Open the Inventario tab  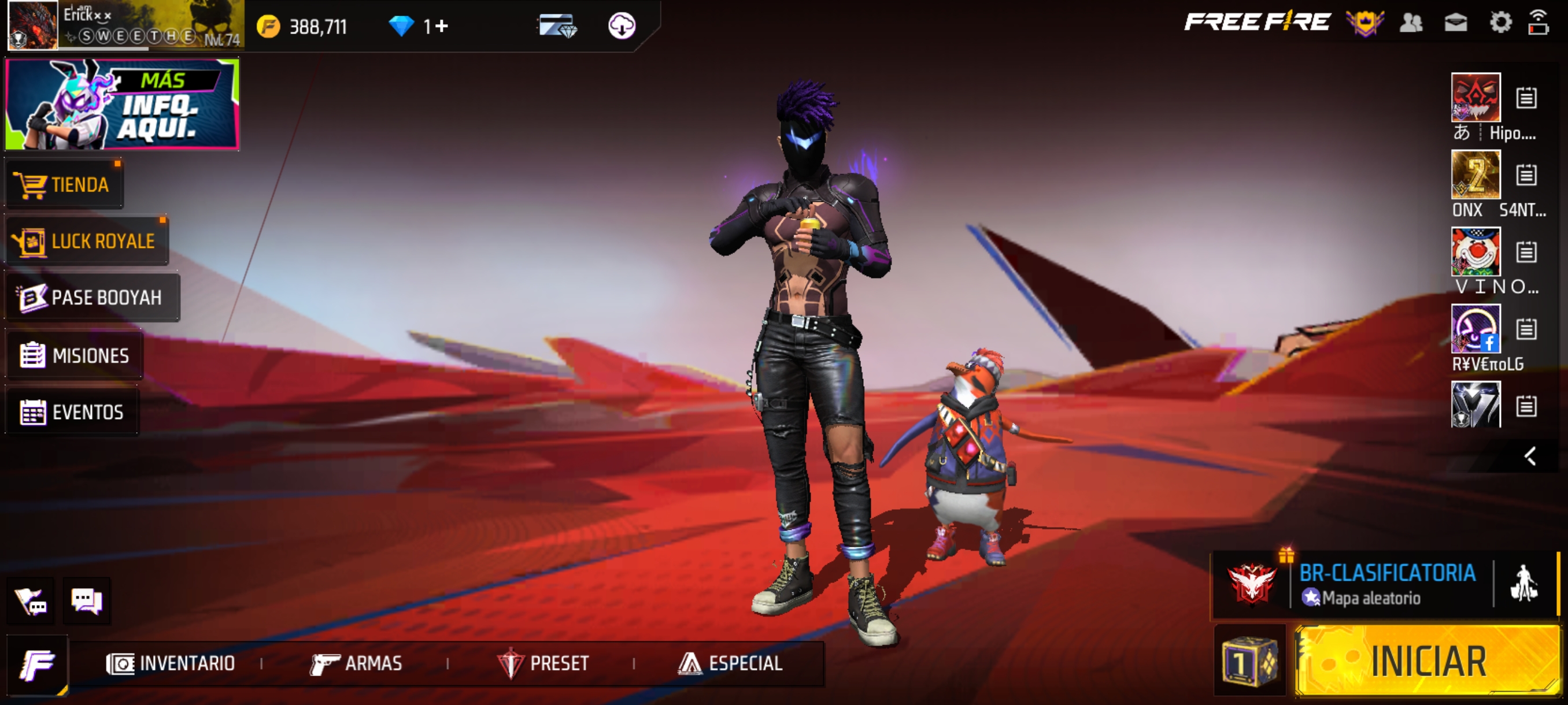[171, 663]
